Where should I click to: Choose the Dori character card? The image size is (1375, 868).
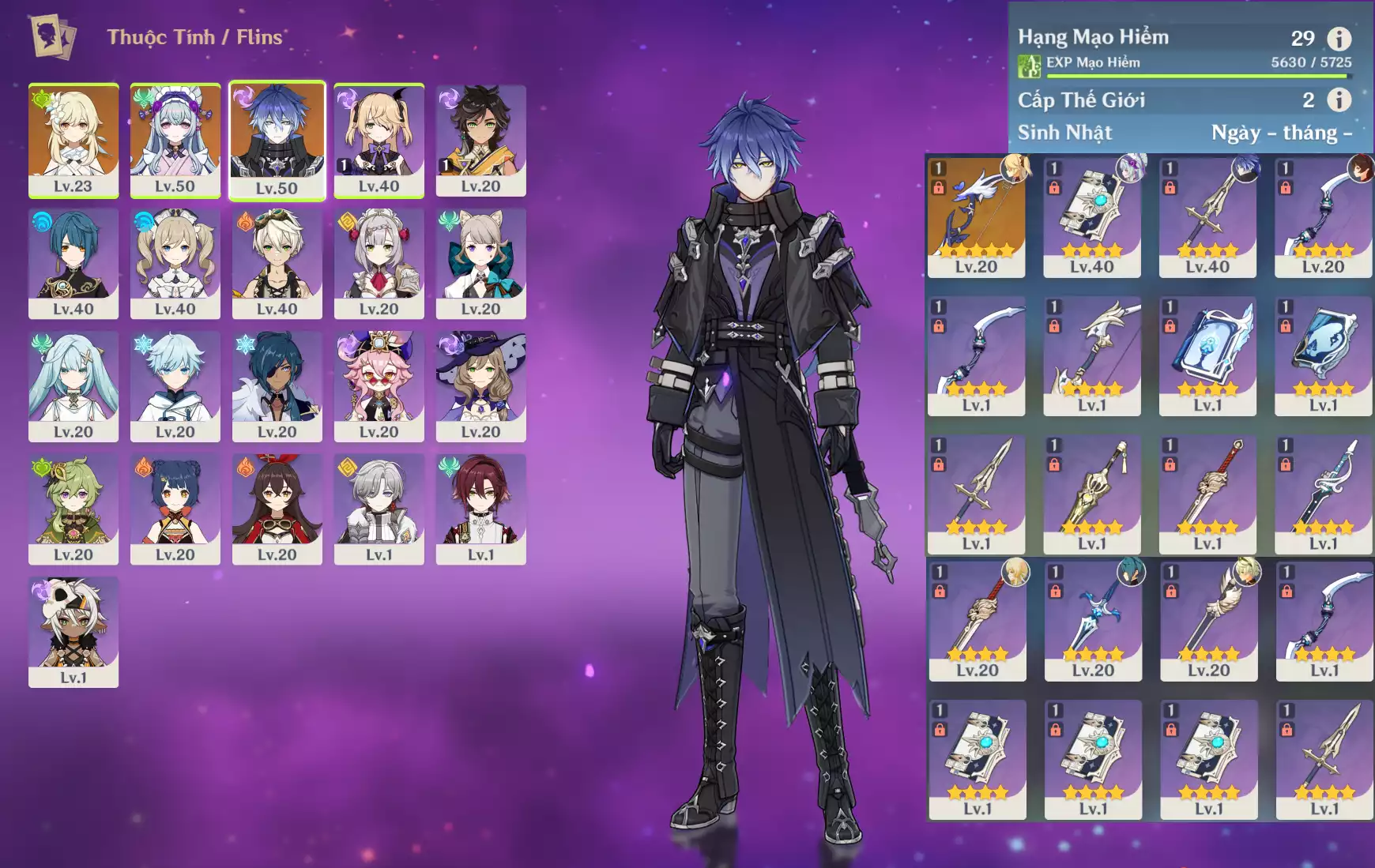click(379, 386)
